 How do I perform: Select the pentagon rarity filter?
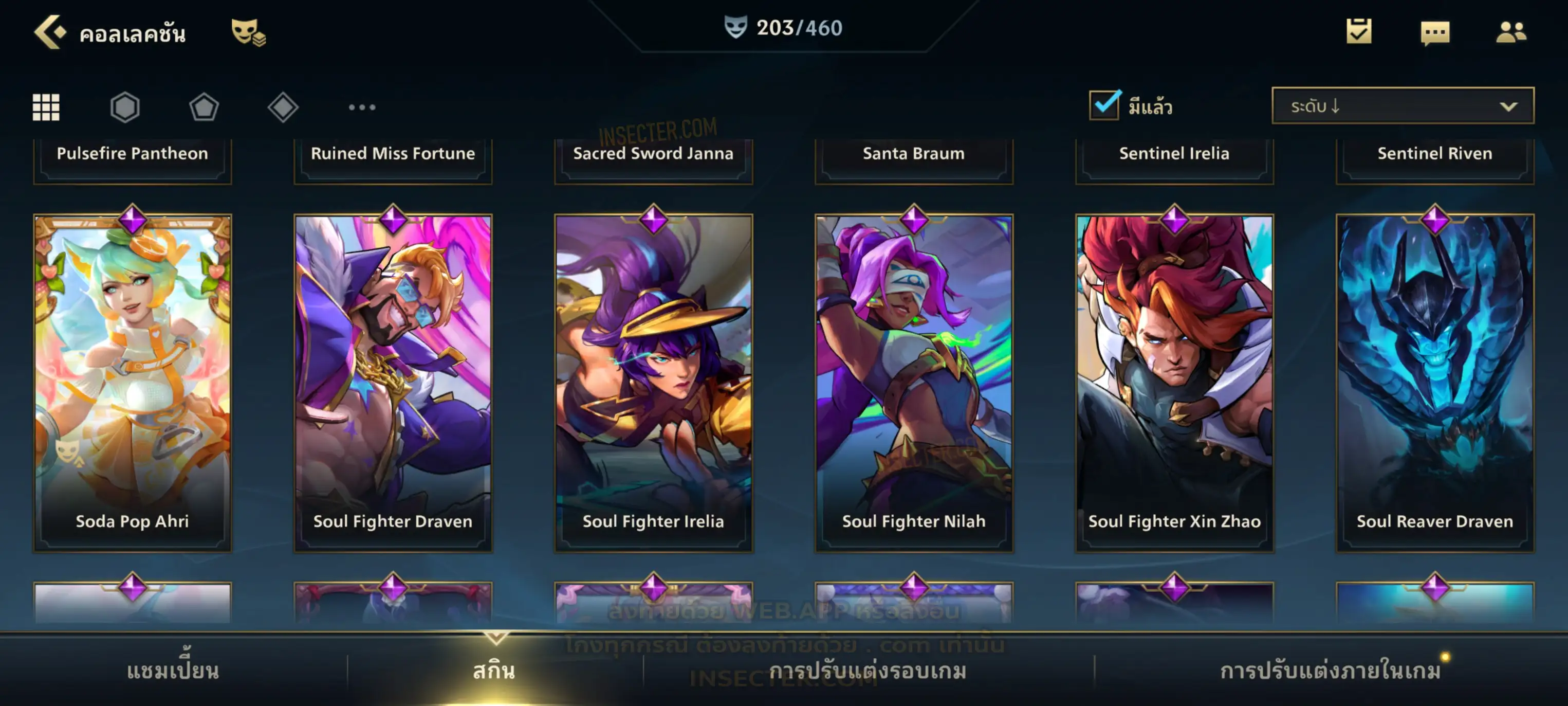coord(204,107)
